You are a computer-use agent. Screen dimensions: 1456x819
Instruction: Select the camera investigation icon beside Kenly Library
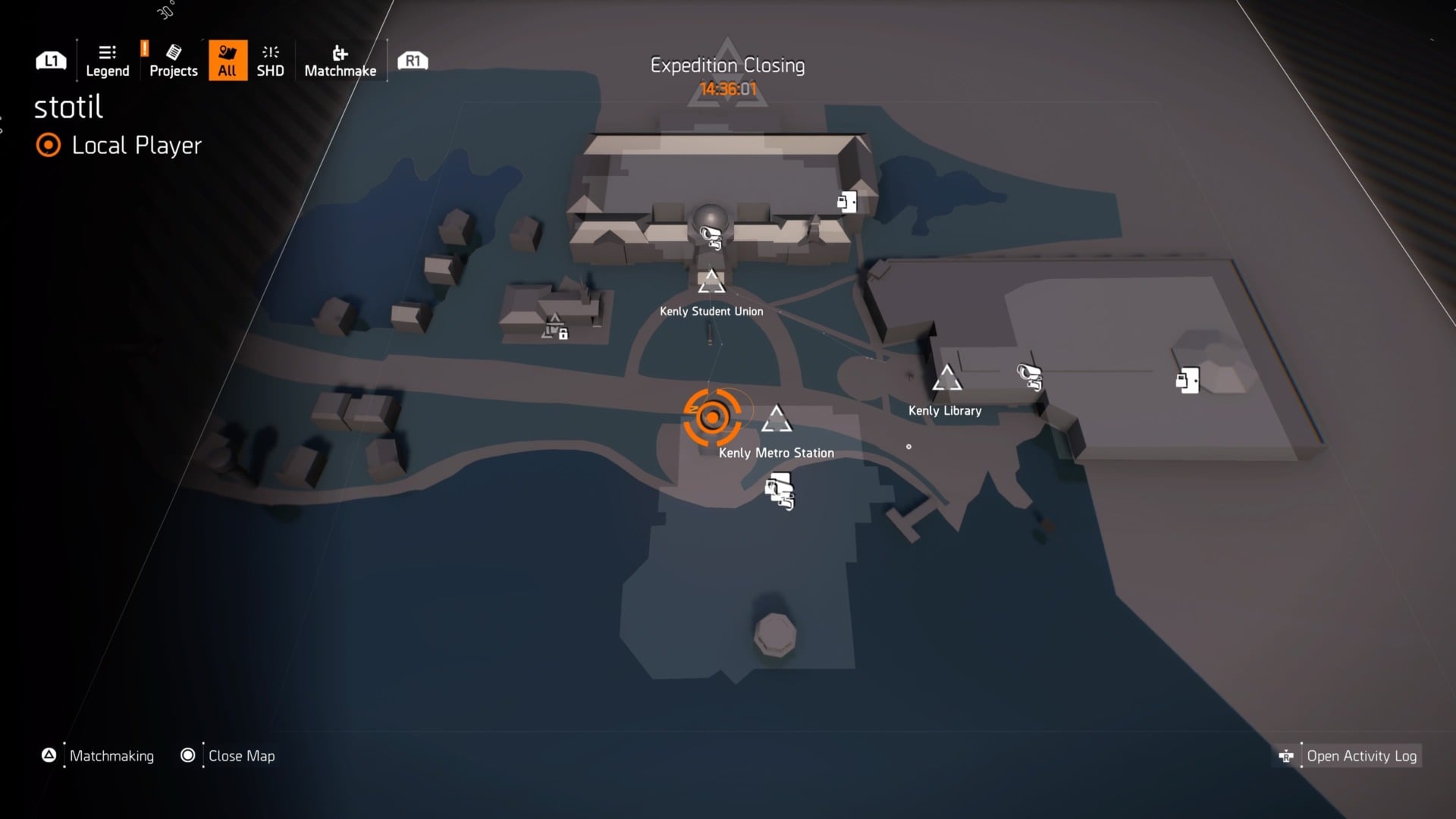pyautogui.click(x=1028, y=377)
